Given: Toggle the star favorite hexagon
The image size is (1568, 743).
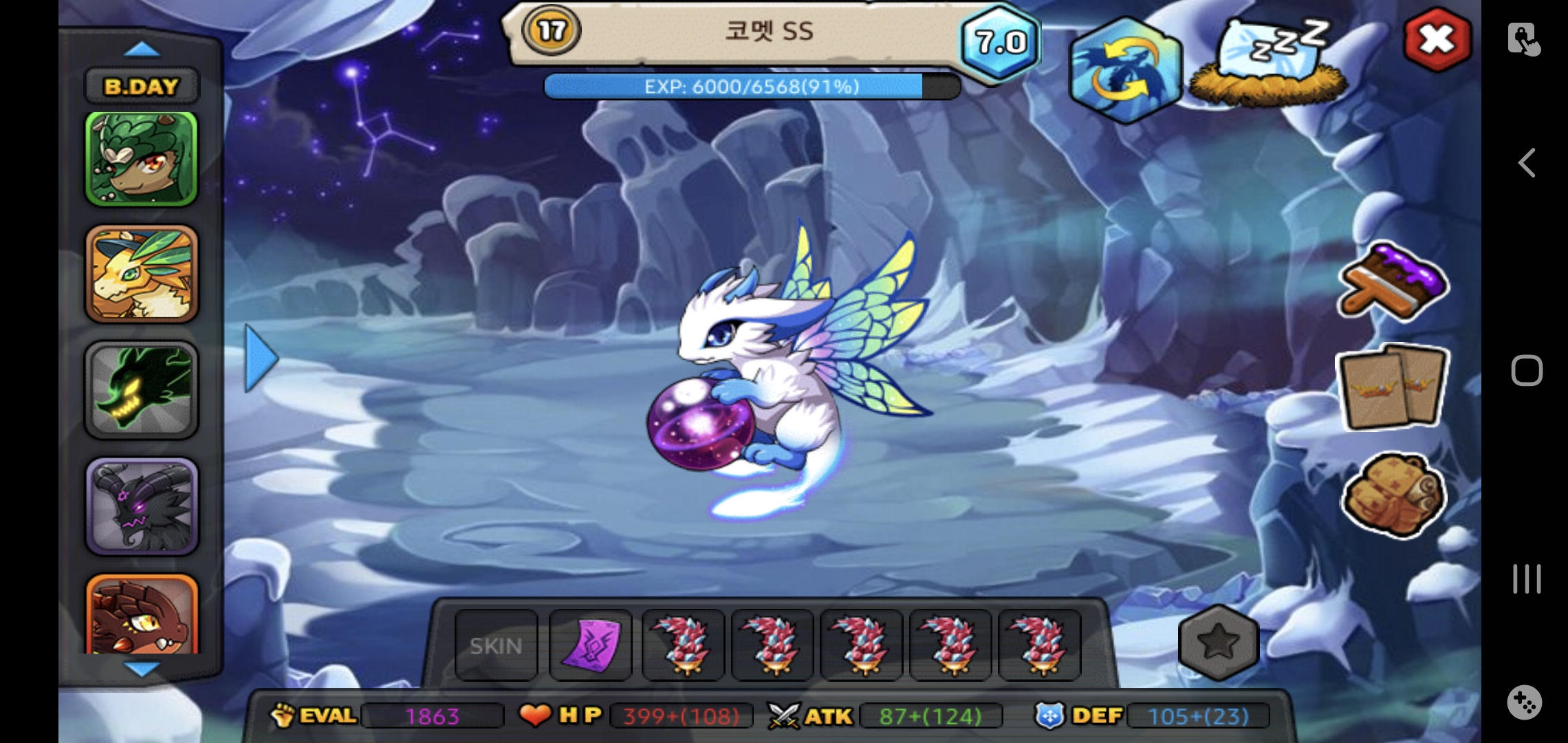Looking at the screenshot, I should pos(1218,643).
